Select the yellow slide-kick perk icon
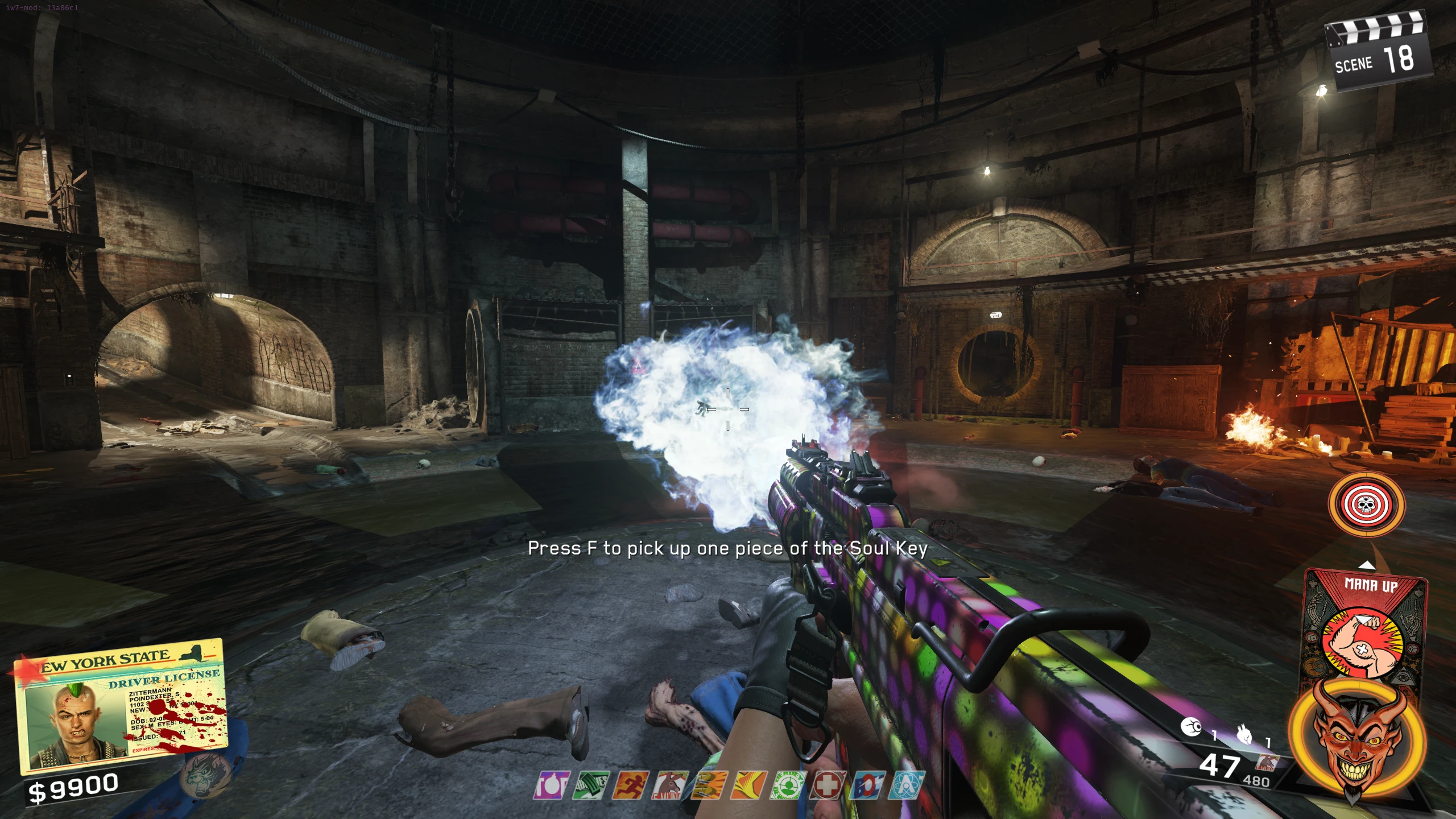 point(748,785)
